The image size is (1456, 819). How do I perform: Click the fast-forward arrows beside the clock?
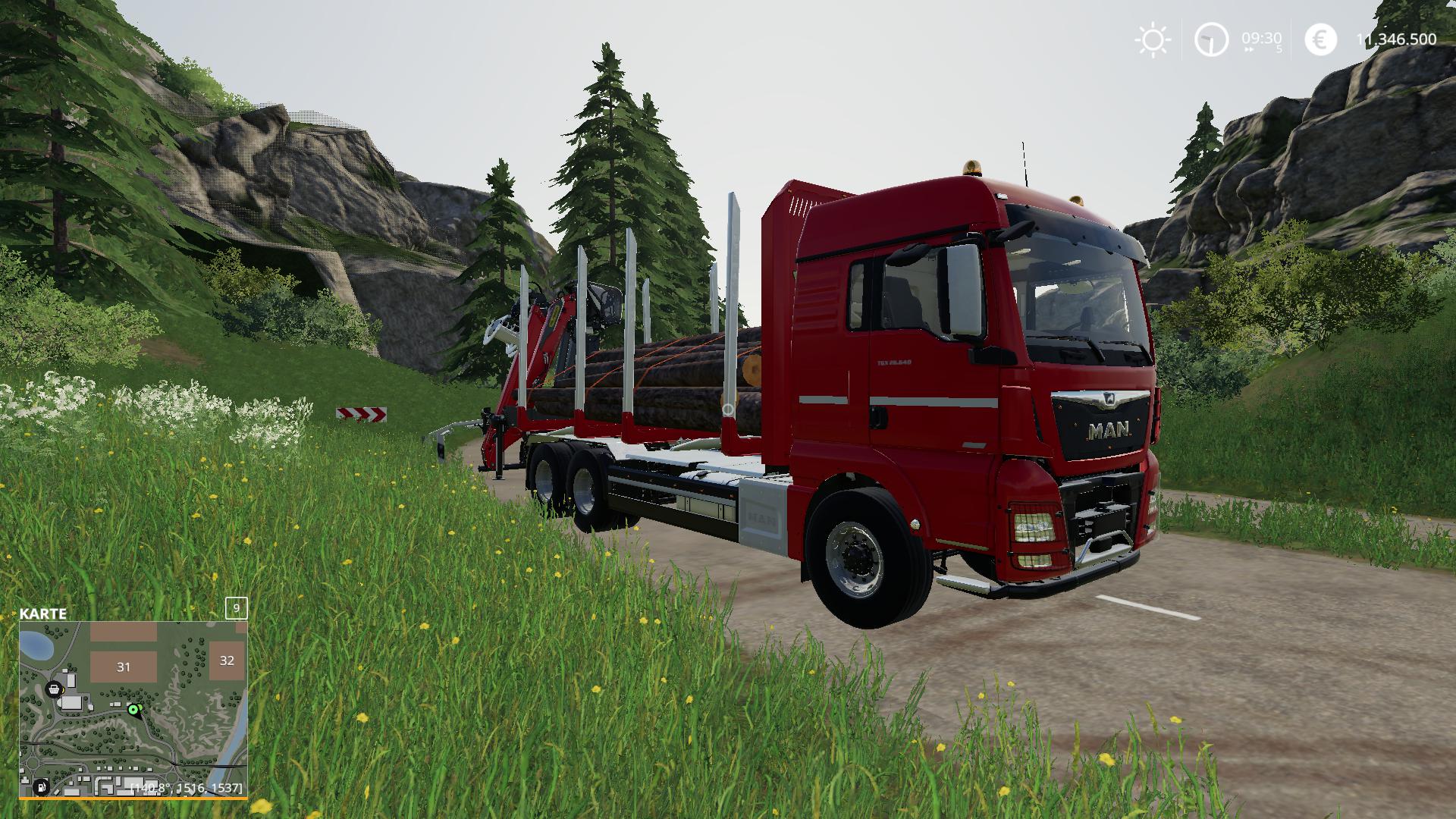click(x=1250, y=49)
